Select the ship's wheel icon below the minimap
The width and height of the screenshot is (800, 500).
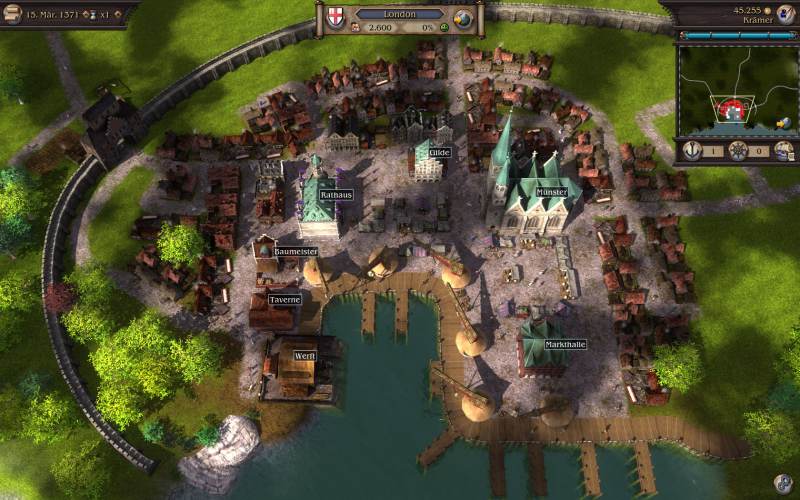pos(738,151)
